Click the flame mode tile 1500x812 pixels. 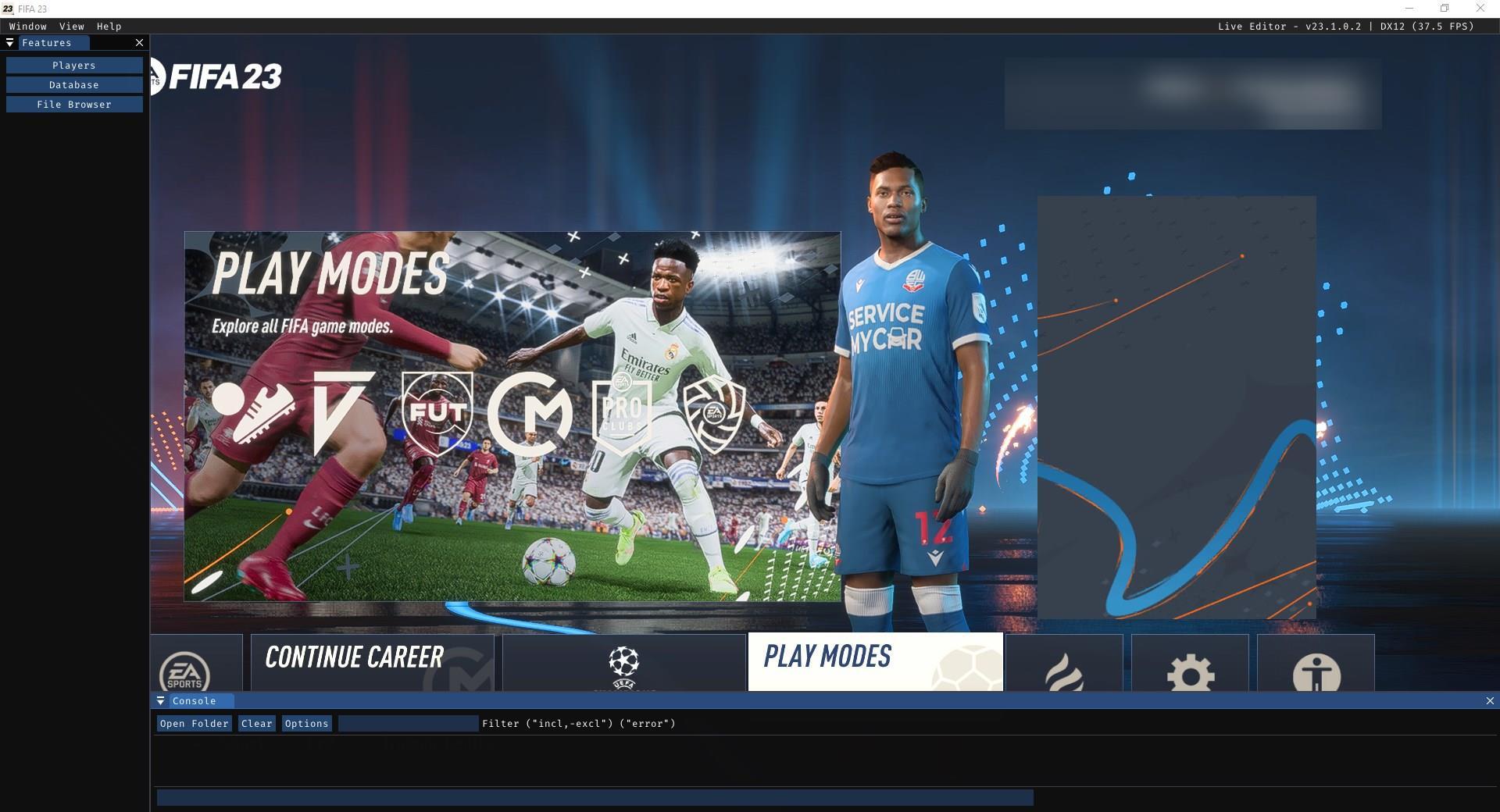pos(1064,673)
